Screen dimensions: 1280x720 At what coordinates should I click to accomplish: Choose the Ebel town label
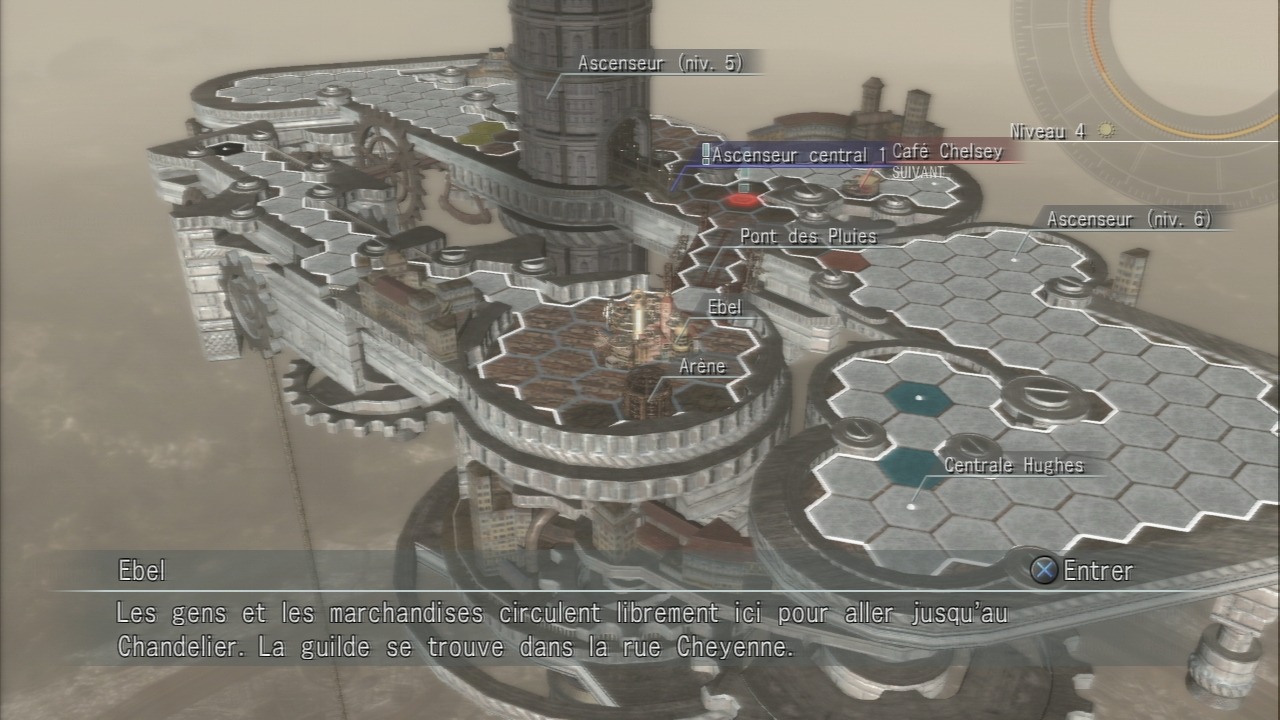724,307
